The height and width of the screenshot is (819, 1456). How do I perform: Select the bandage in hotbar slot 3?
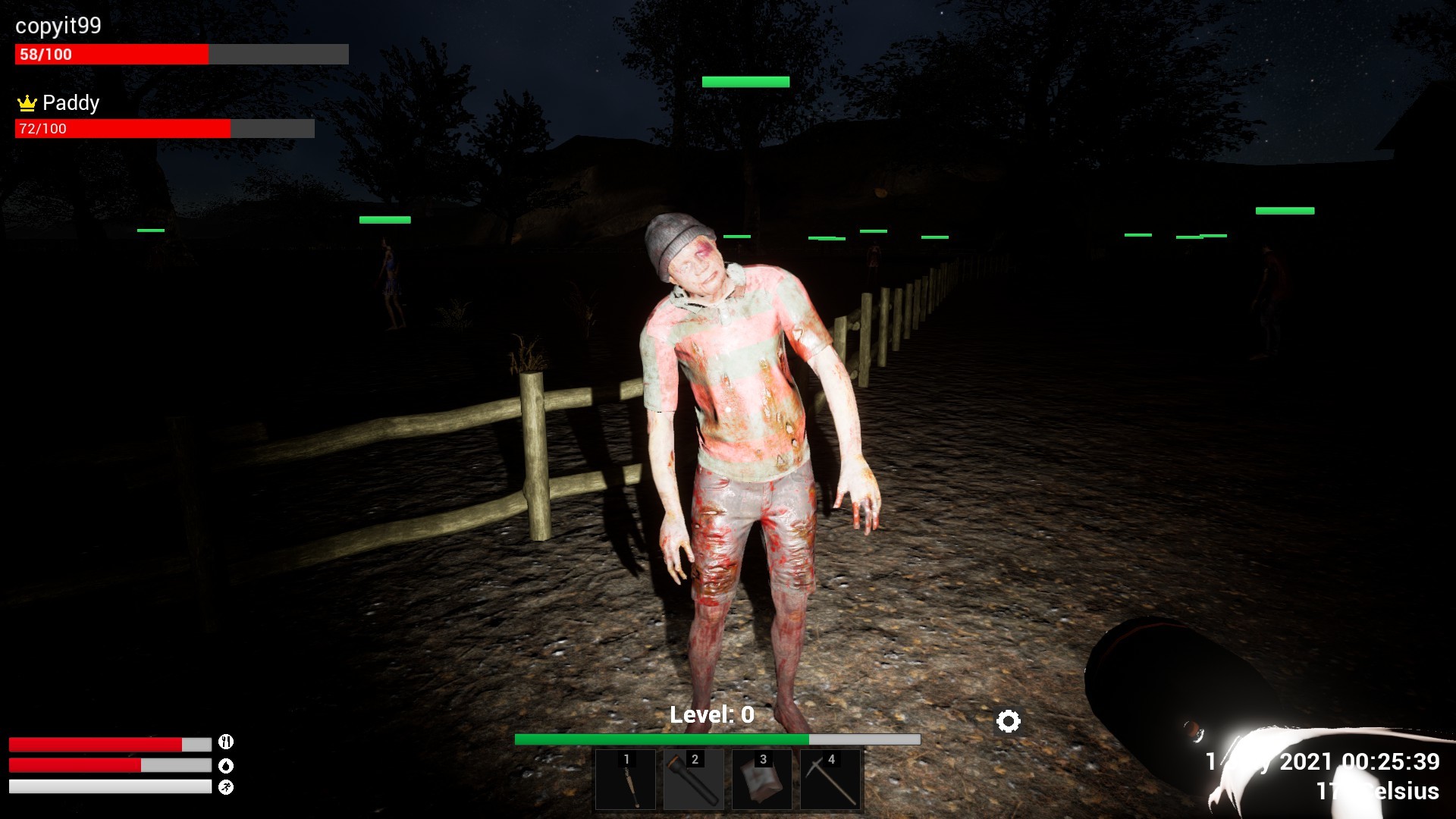(762, 780)
